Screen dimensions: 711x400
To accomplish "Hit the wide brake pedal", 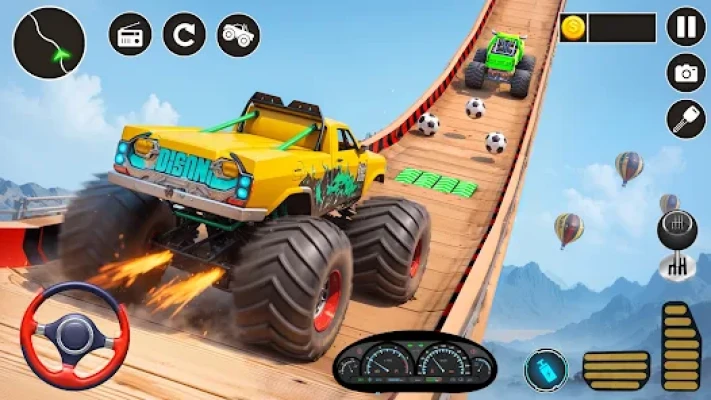I will click(x=614, y=369).
